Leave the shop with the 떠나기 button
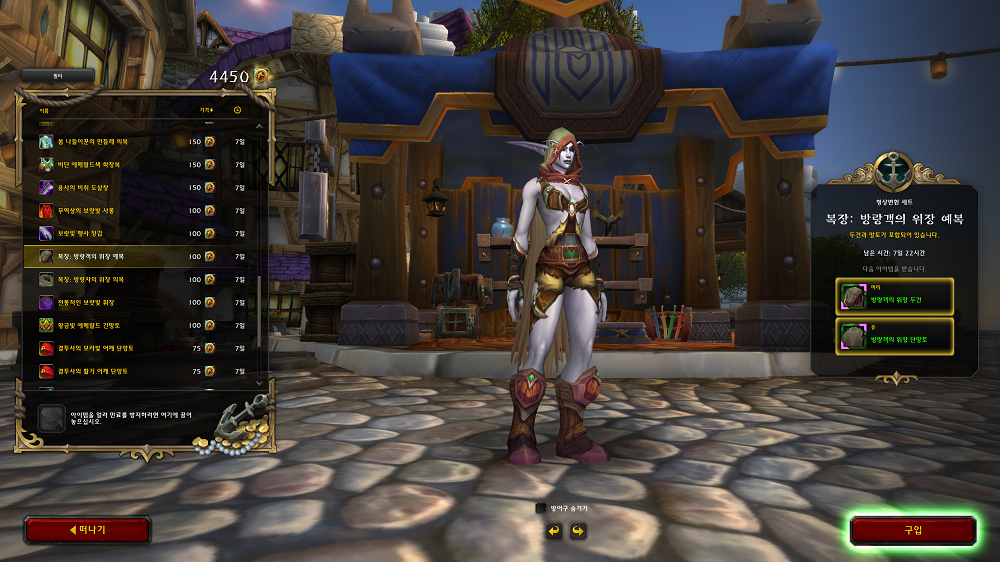The image size is (1000, 562). [87, 530]
